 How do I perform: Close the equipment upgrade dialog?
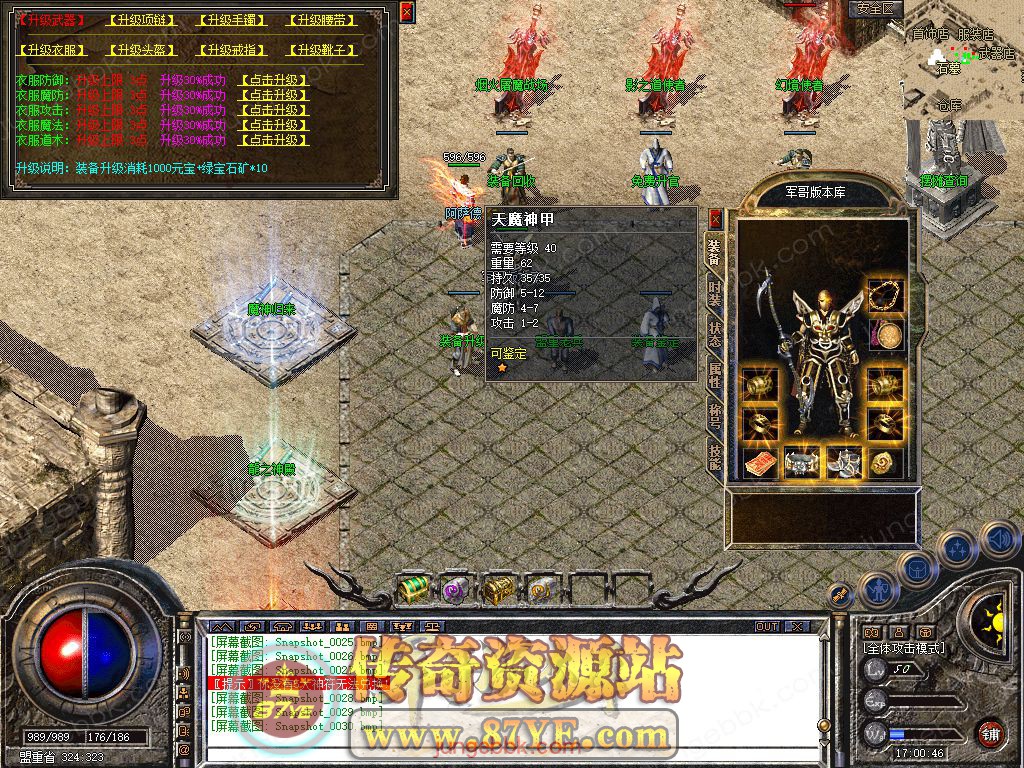pos(406,12)
